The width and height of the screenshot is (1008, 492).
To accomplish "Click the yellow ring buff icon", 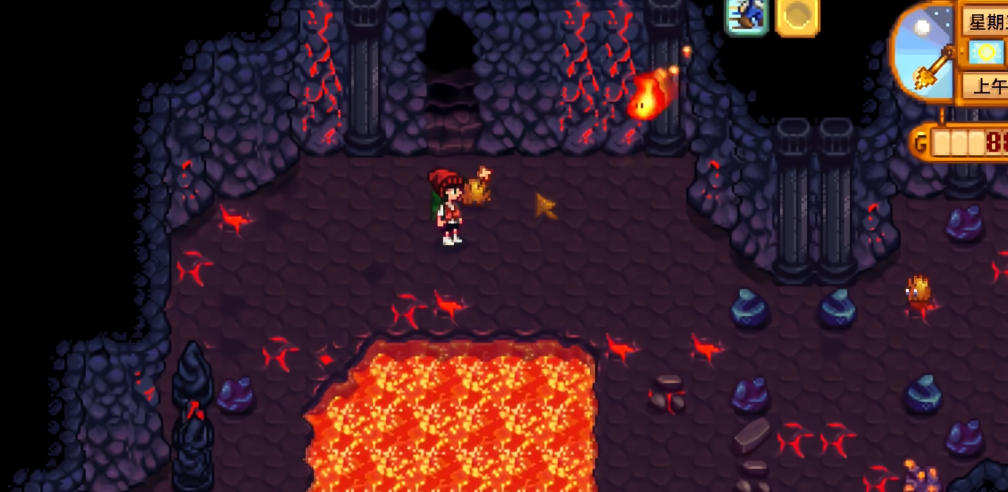I will [x=797, y=16].
